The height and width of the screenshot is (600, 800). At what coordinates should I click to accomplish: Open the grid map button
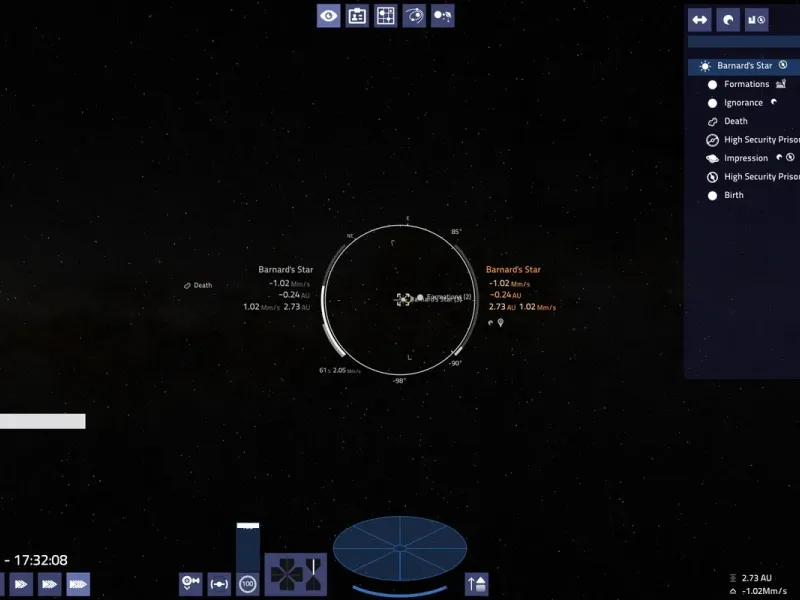click(385, 15)
